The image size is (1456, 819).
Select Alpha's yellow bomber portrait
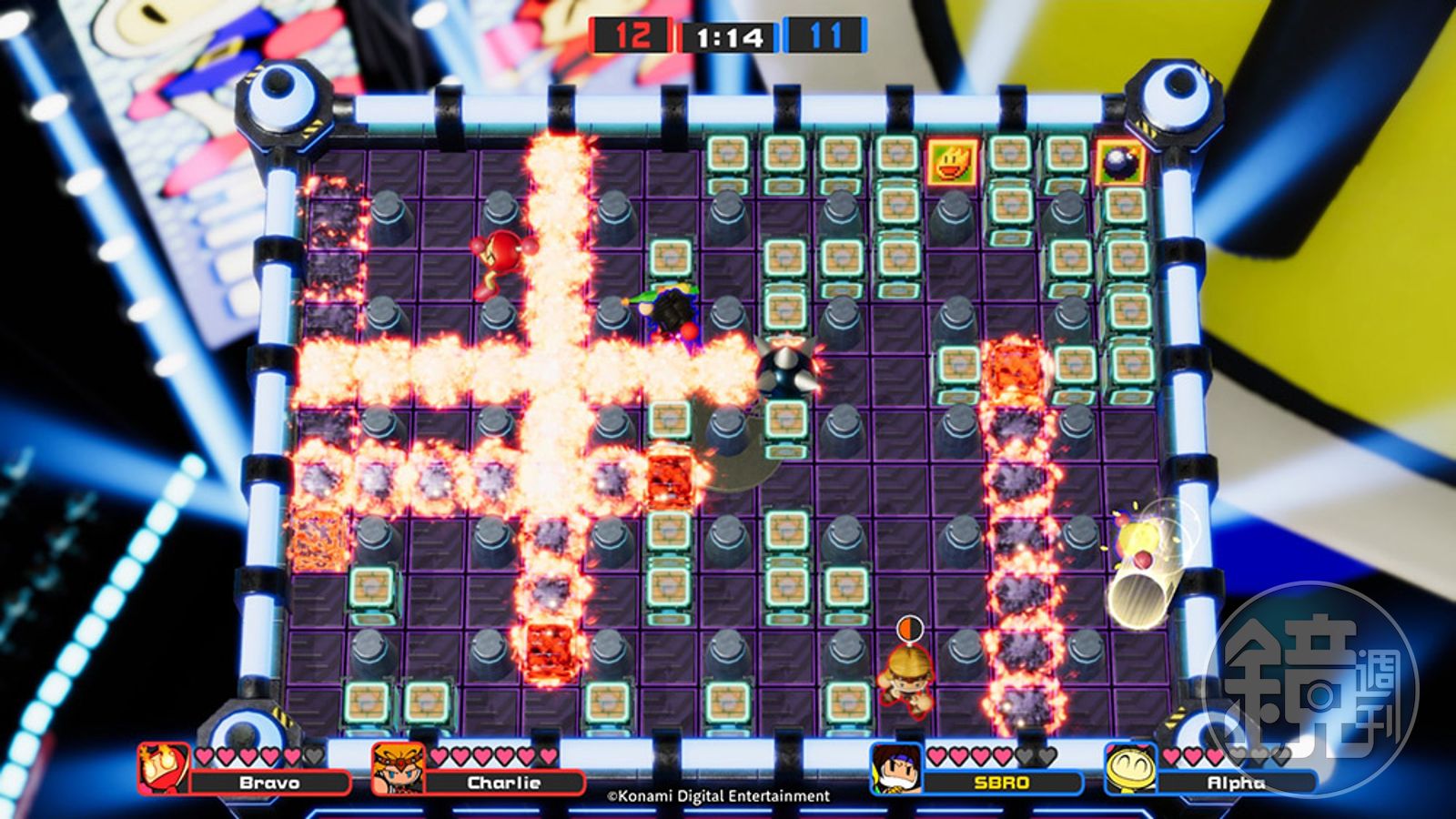point(1130,769)
